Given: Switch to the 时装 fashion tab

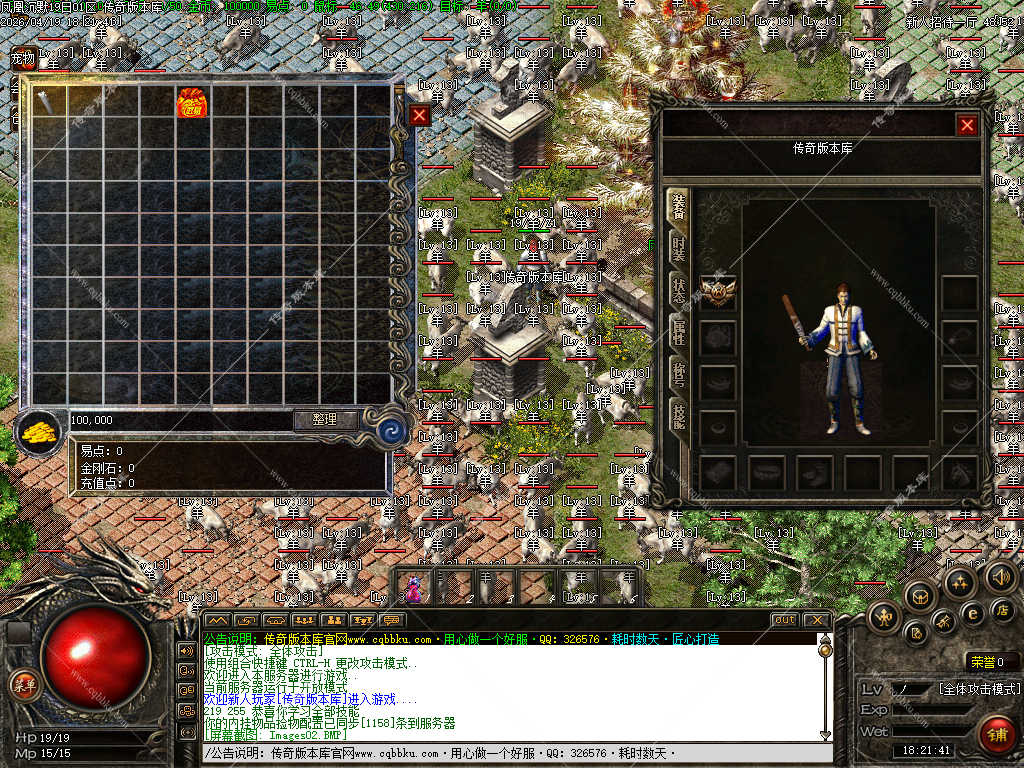Looking at the screenshot, I should click(x=678, y=247).
